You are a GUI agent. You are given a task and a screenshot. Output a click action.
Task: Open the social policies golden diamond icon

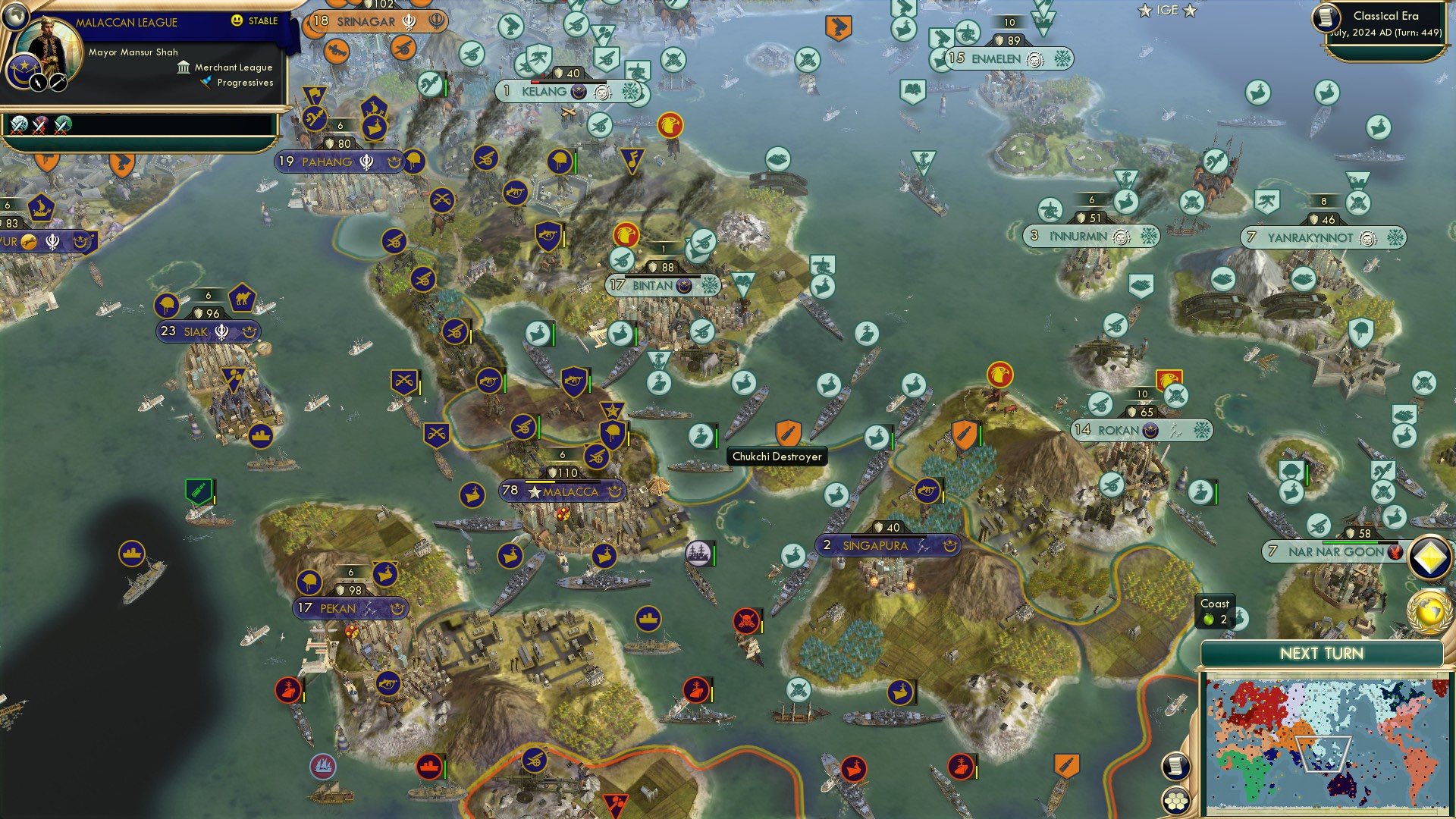click(1428, 555)
